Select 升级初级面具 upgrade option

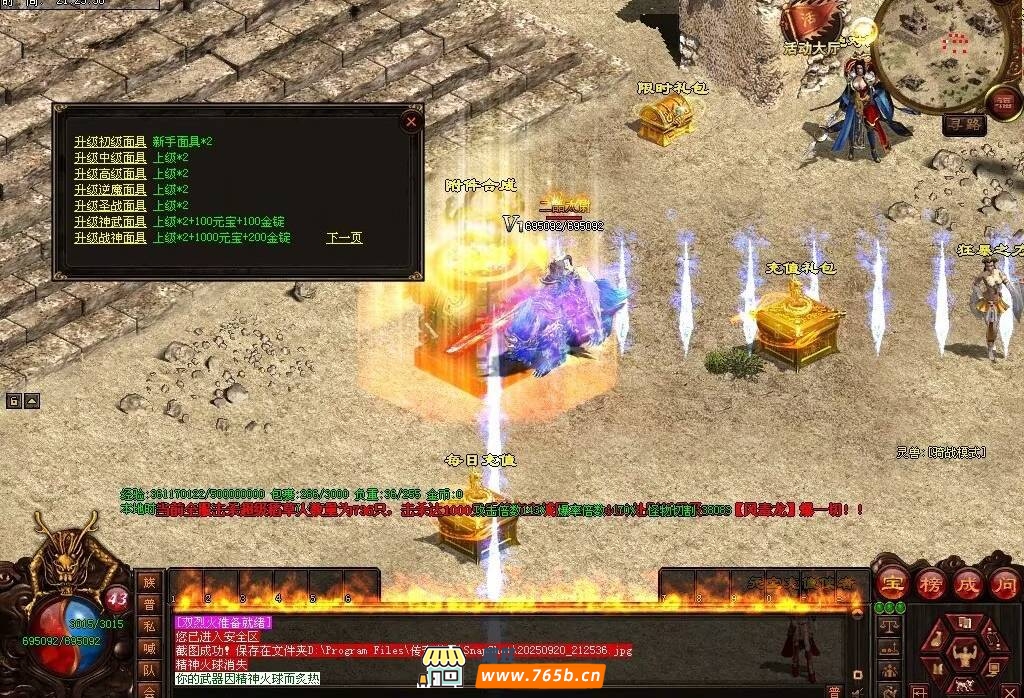(x=110, y=142)
